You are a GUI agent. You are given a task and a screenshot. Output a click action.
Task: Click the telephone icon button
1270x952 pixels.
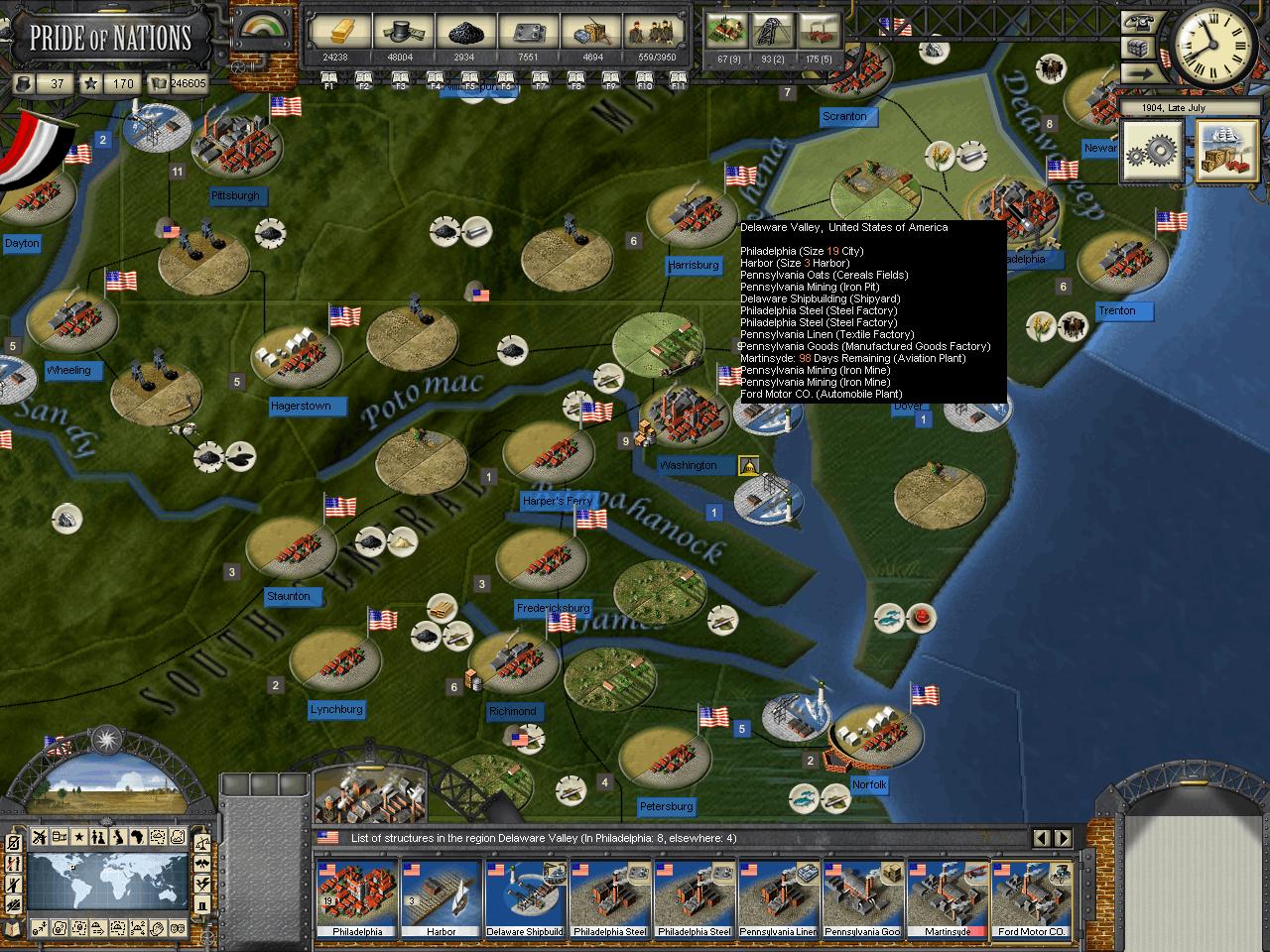(x=1138, y=24)
